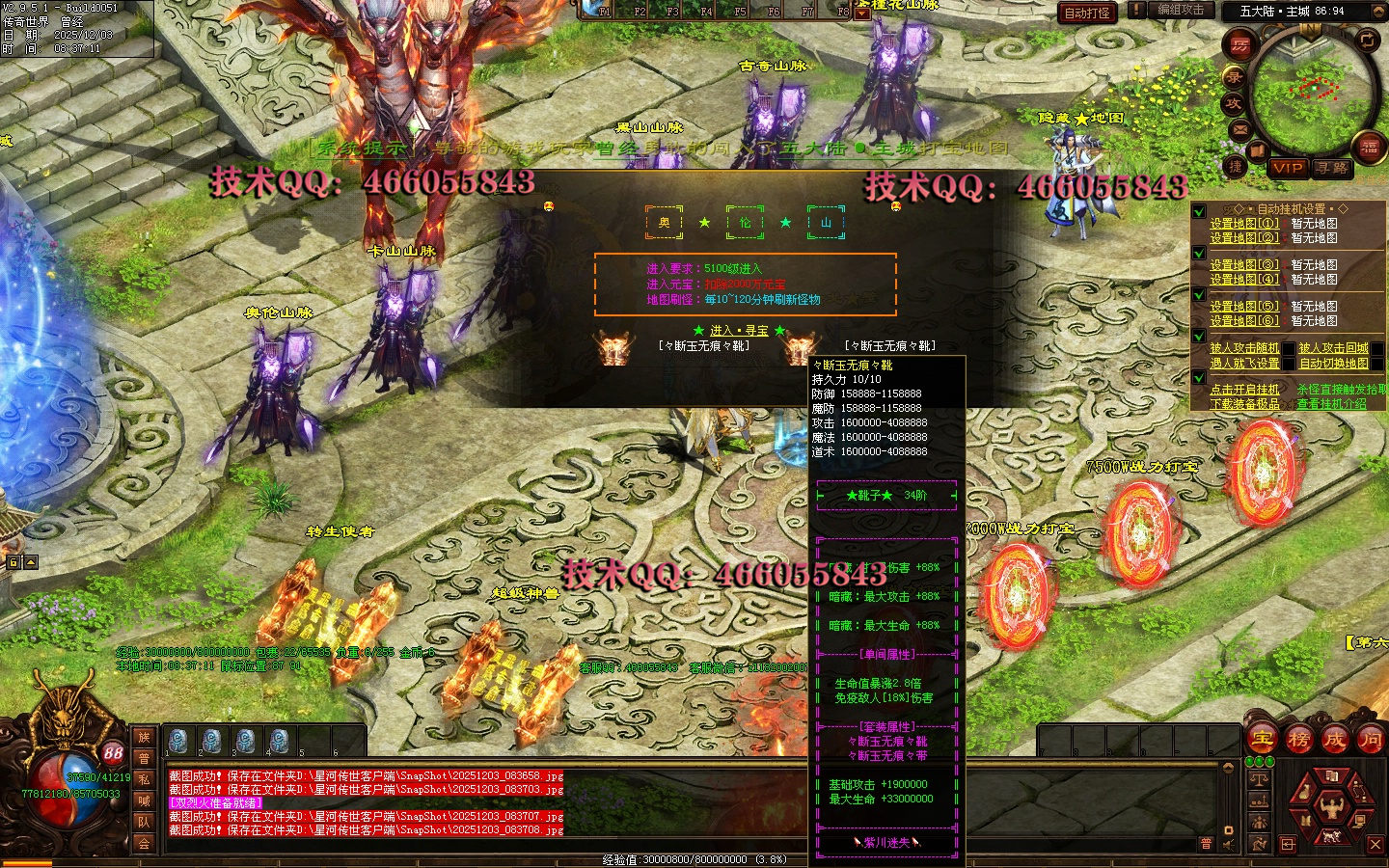Screen dimensions: 1389x868
Task: Click the 福 welfare round button
Action: click(1369, 147)
